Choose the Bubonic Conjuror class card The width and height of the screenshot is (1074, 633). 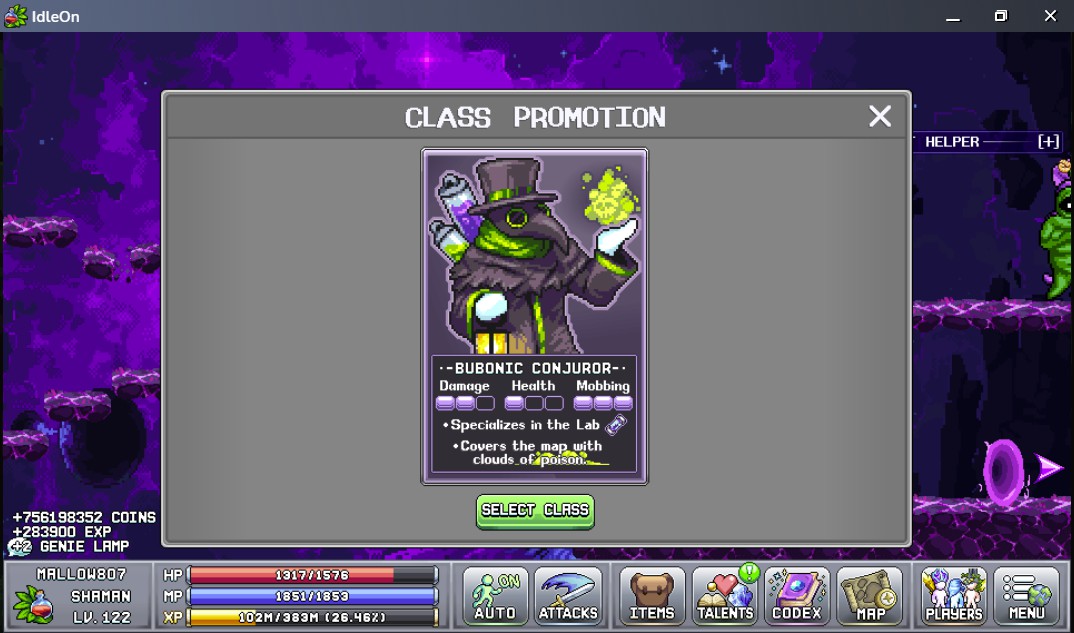click(535, 316)
